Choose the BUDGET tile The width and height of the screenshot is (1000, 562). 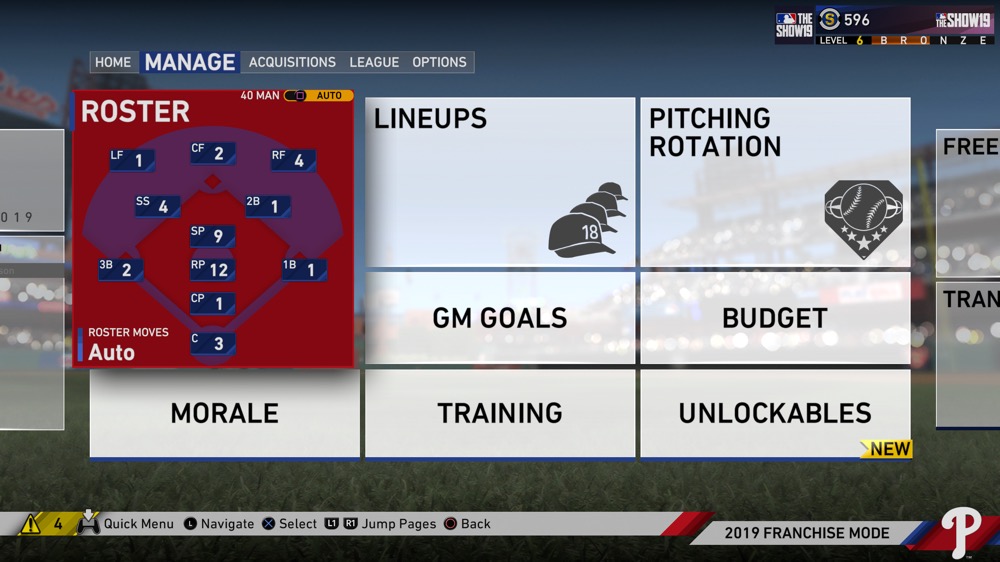tap(775, 318)
